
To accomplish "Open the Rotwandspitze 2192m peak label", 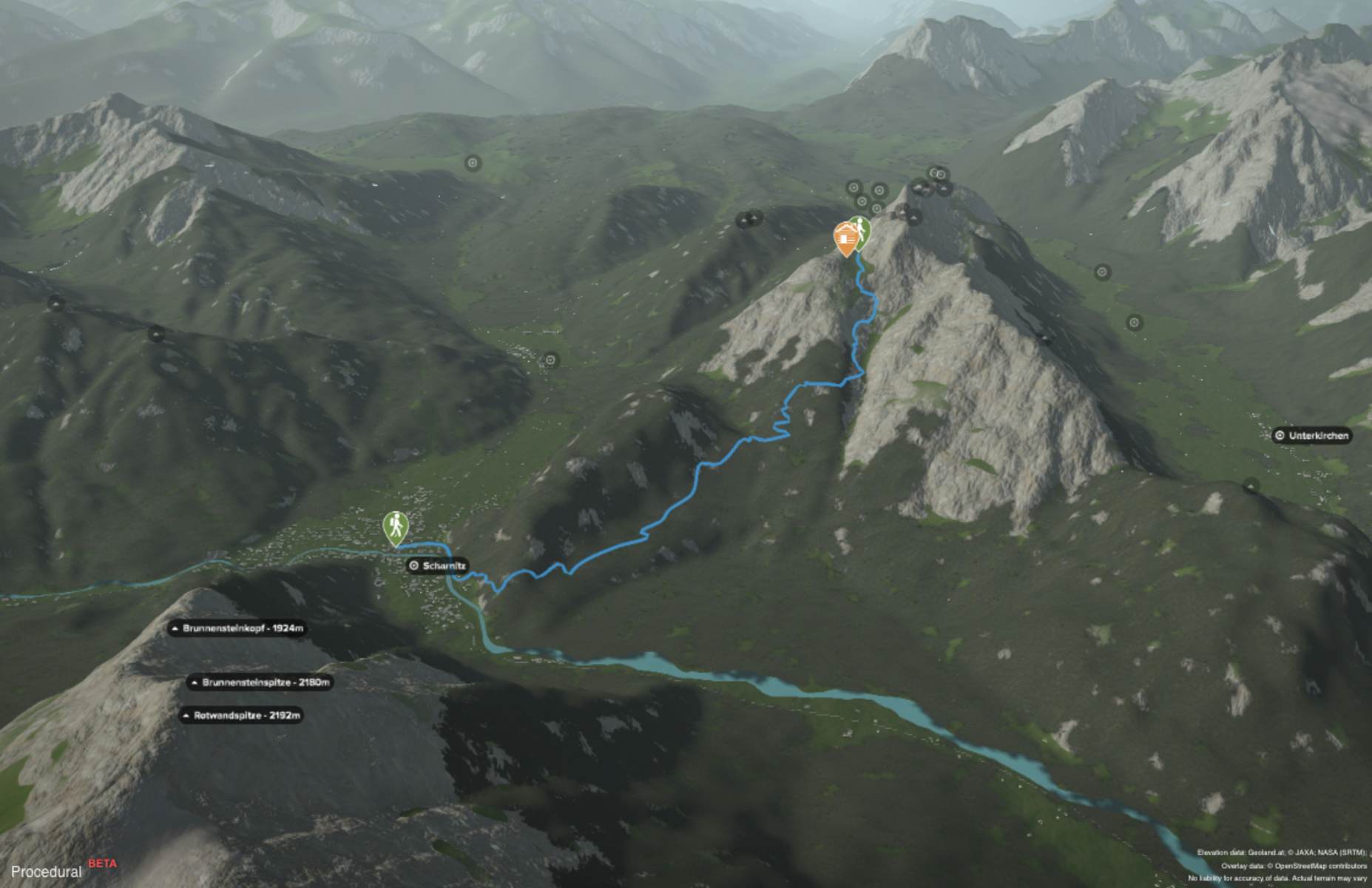I will [x=241, y=716].
